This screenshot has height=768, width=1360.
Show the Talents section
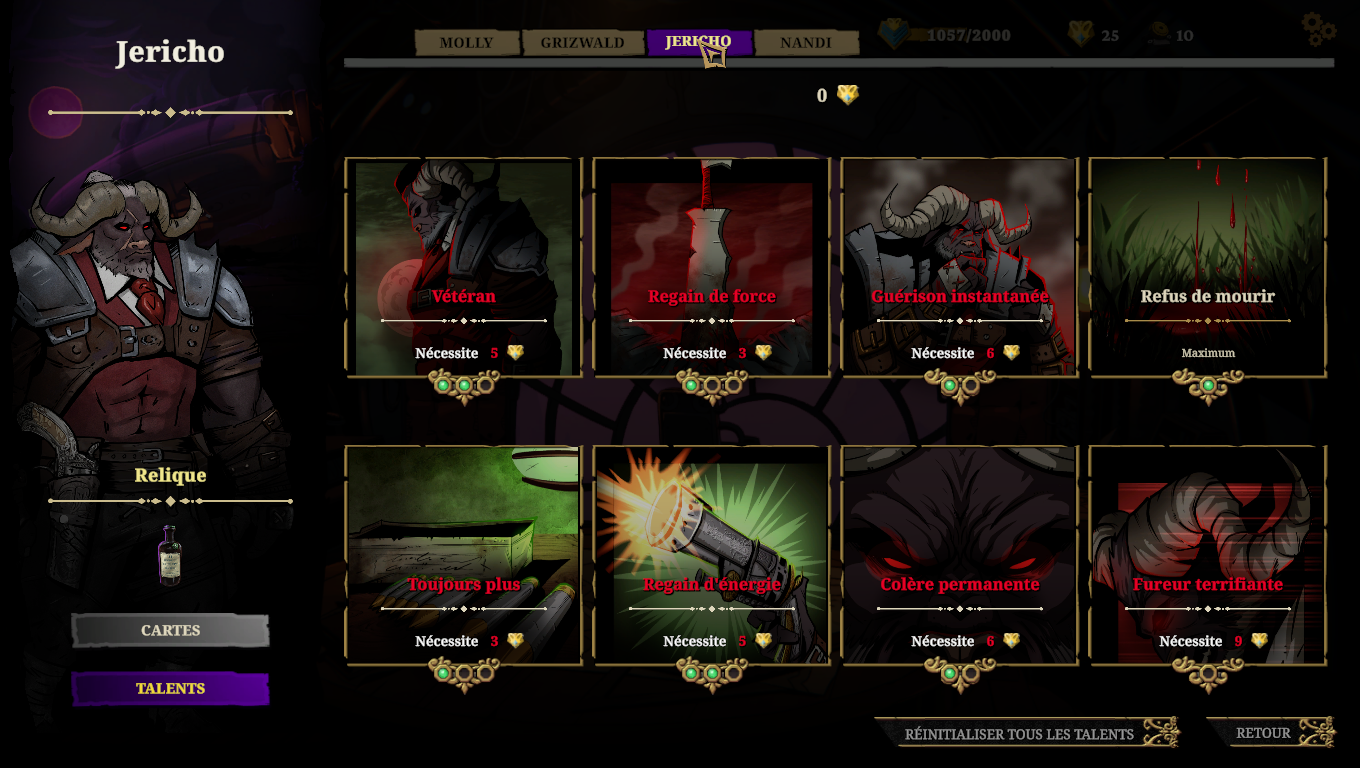[x=171, y=689]
